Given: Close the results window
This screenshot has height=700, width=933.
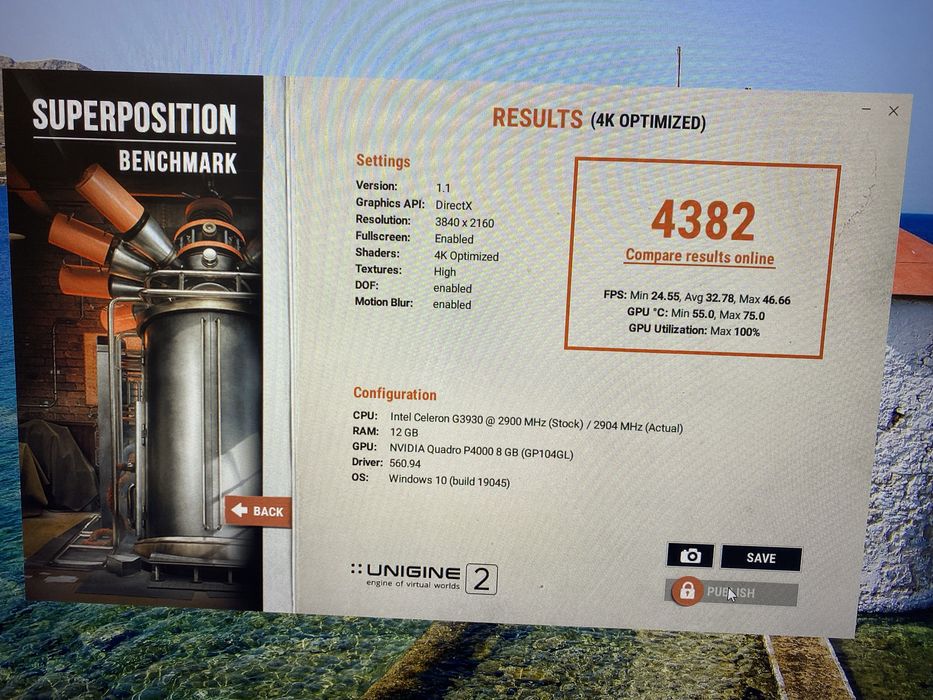Looking at the screenshot, I should 893,111.
